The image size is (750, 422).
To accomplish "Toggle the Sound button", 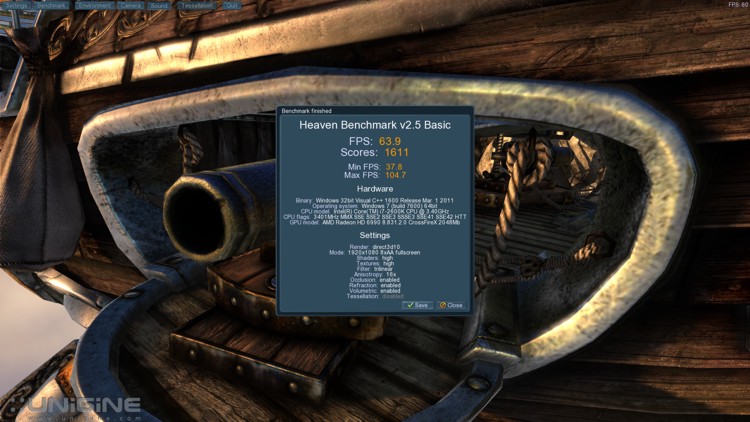I will (x=160, y=5).
